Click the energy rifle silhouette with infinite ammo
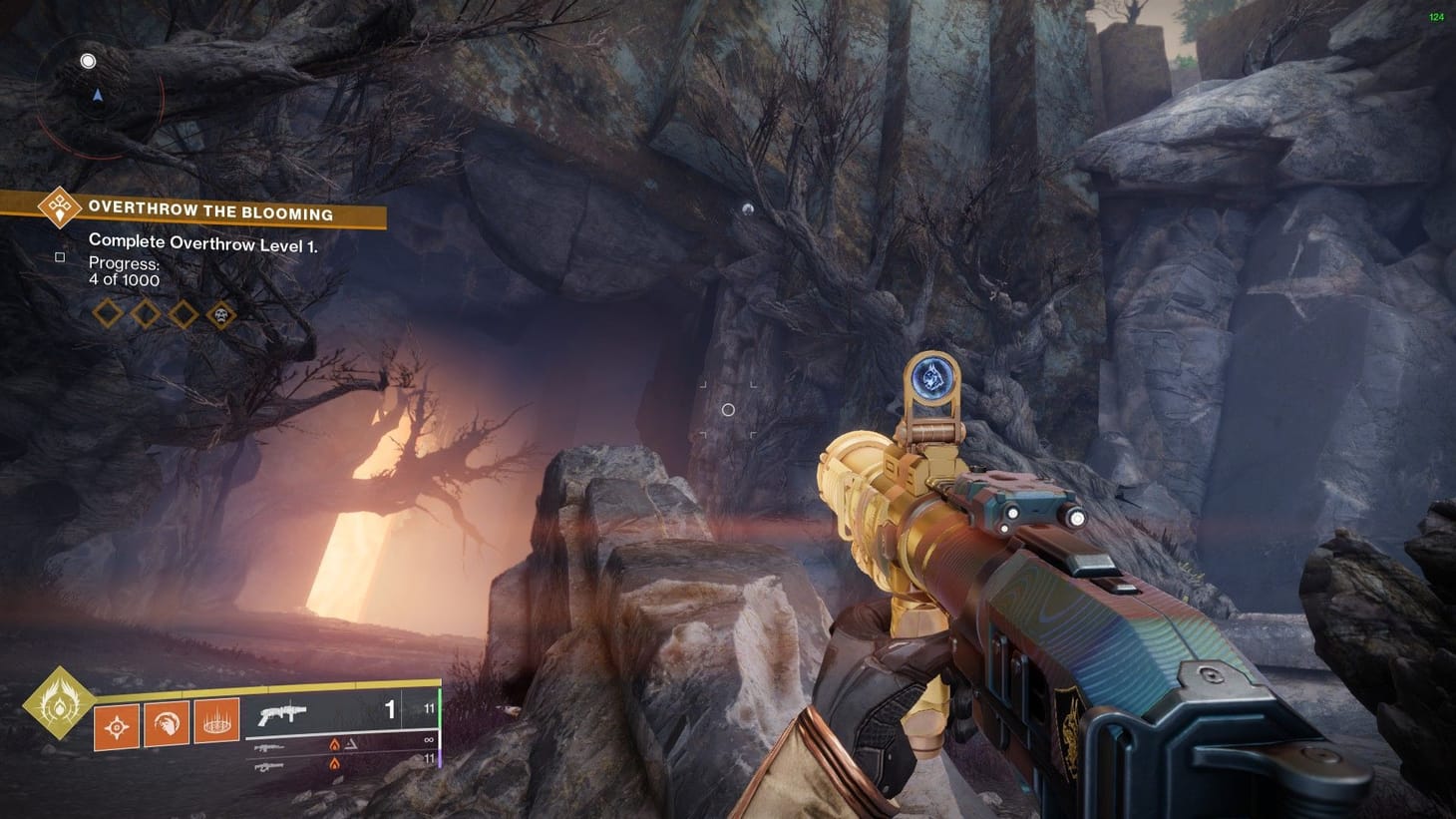The width and height of the screenshot is (1456, 819). click(x=269, y=748)
